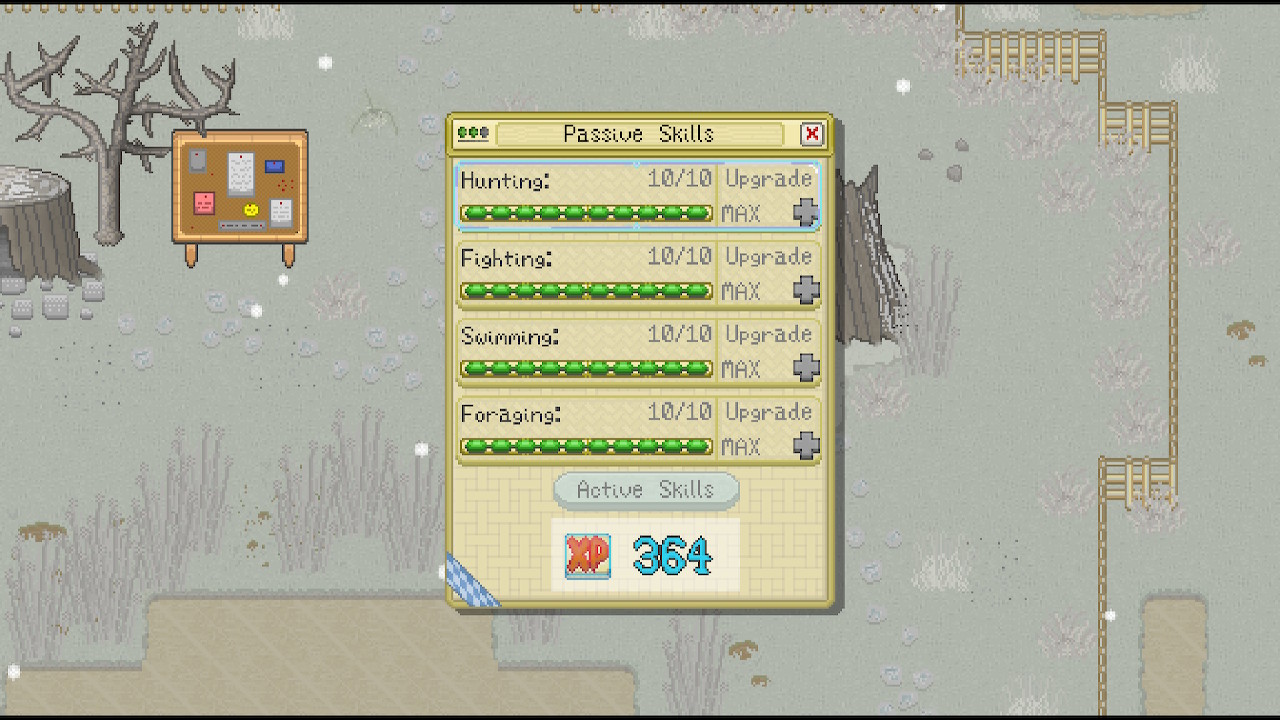
Task: Select the Swimming skill row
Action: tap(586, 352)
